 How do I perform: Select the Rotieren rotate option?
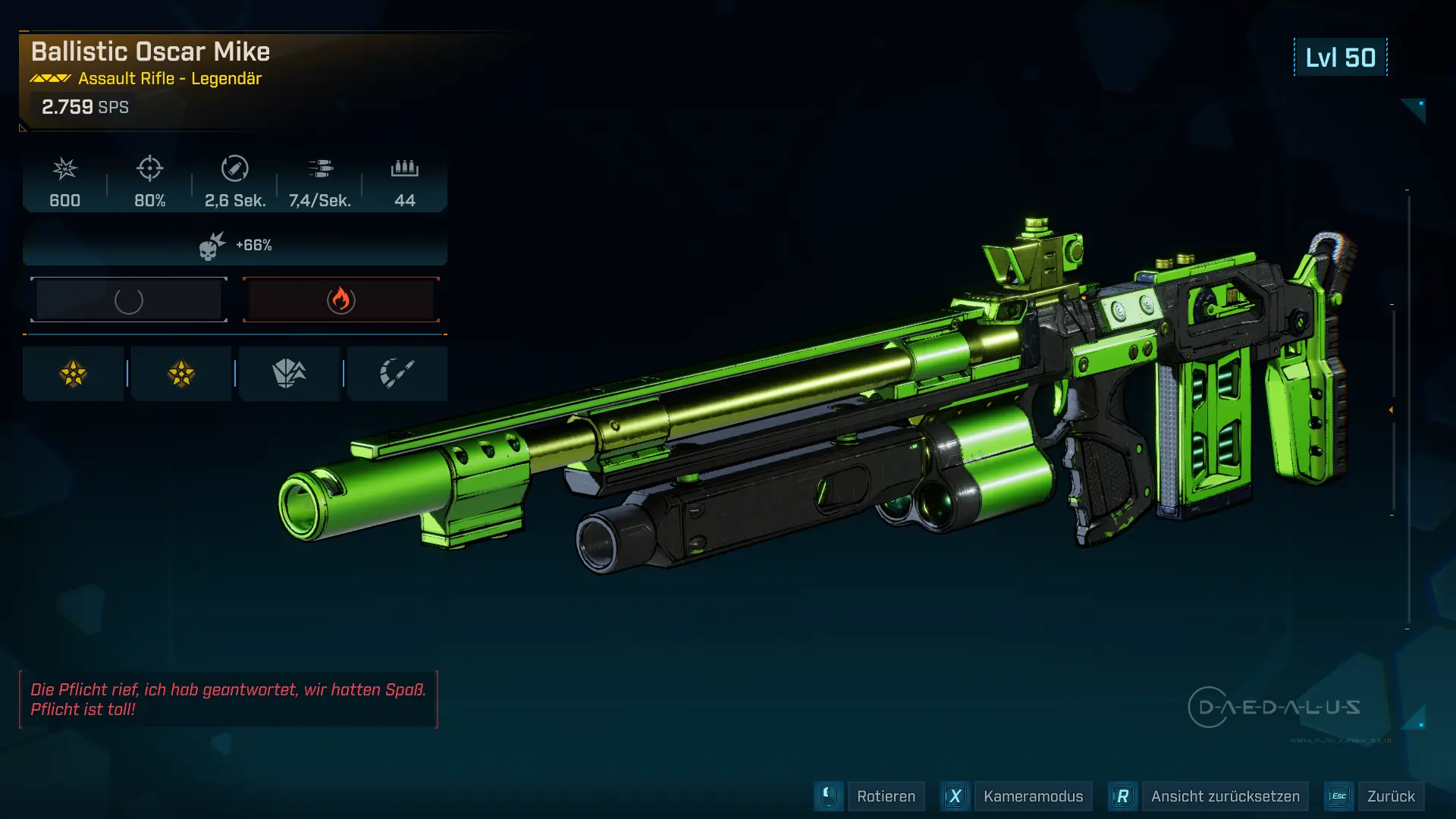[x=885, y=796]
